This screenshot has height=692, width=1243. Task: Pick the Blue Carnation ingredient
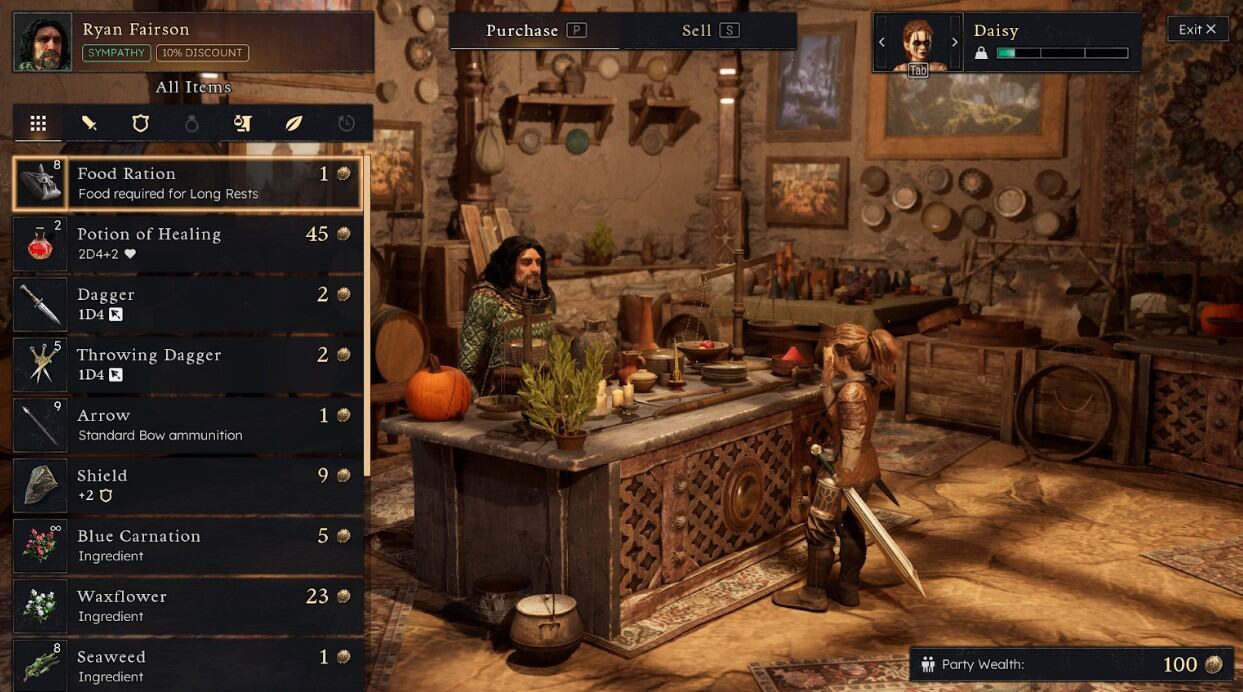pos(188,545)
